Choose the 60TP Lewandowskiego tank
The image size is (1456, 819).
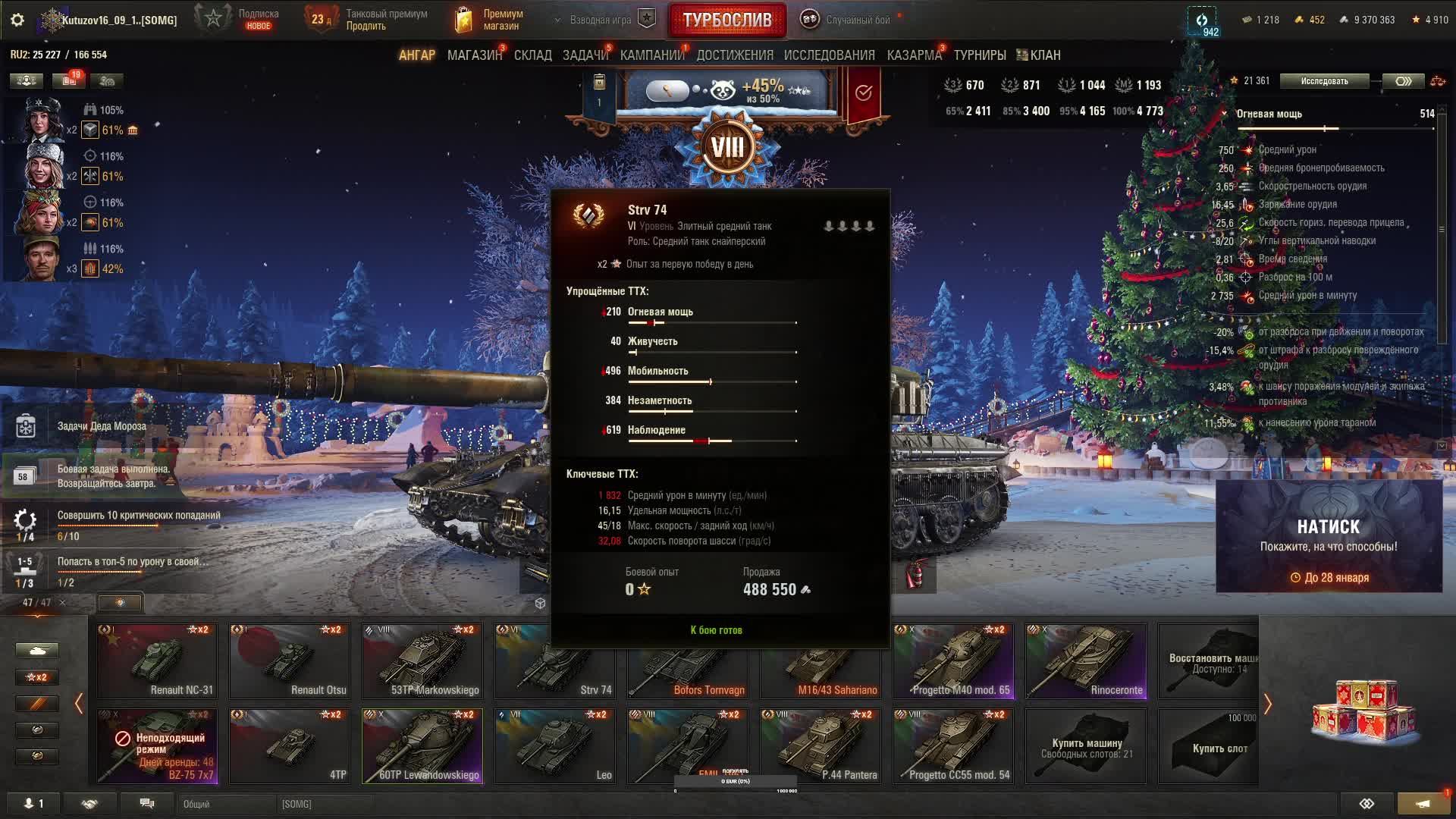(422, 745)
